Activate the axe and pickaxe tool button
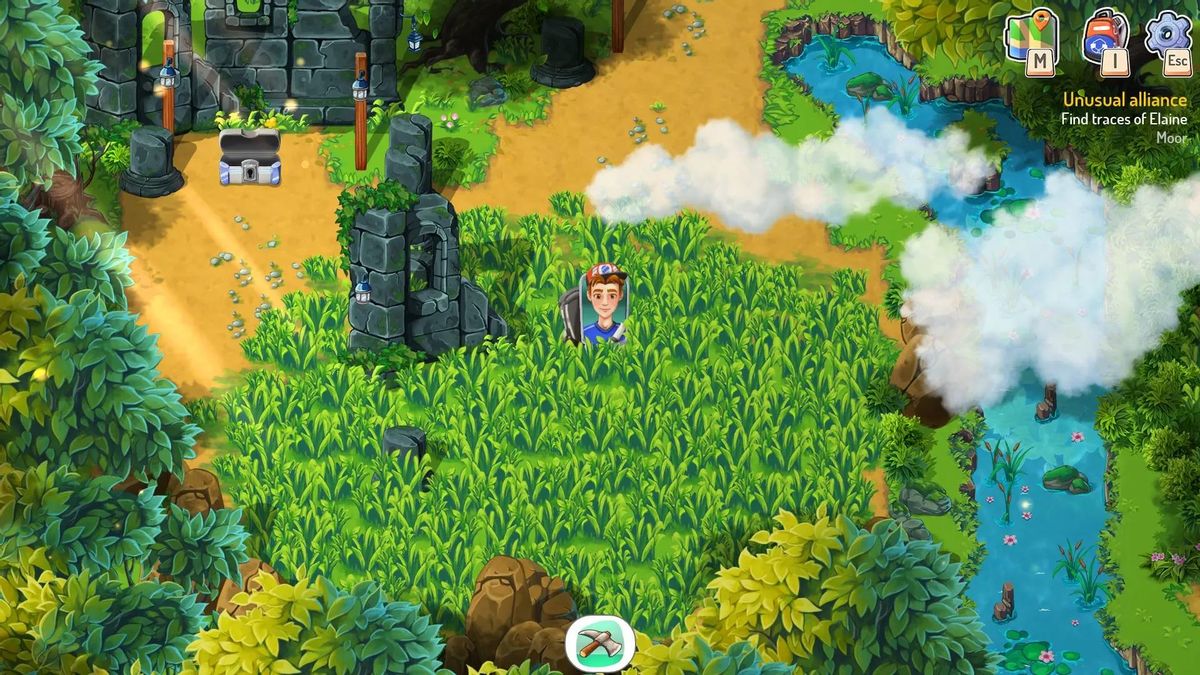 600,643
